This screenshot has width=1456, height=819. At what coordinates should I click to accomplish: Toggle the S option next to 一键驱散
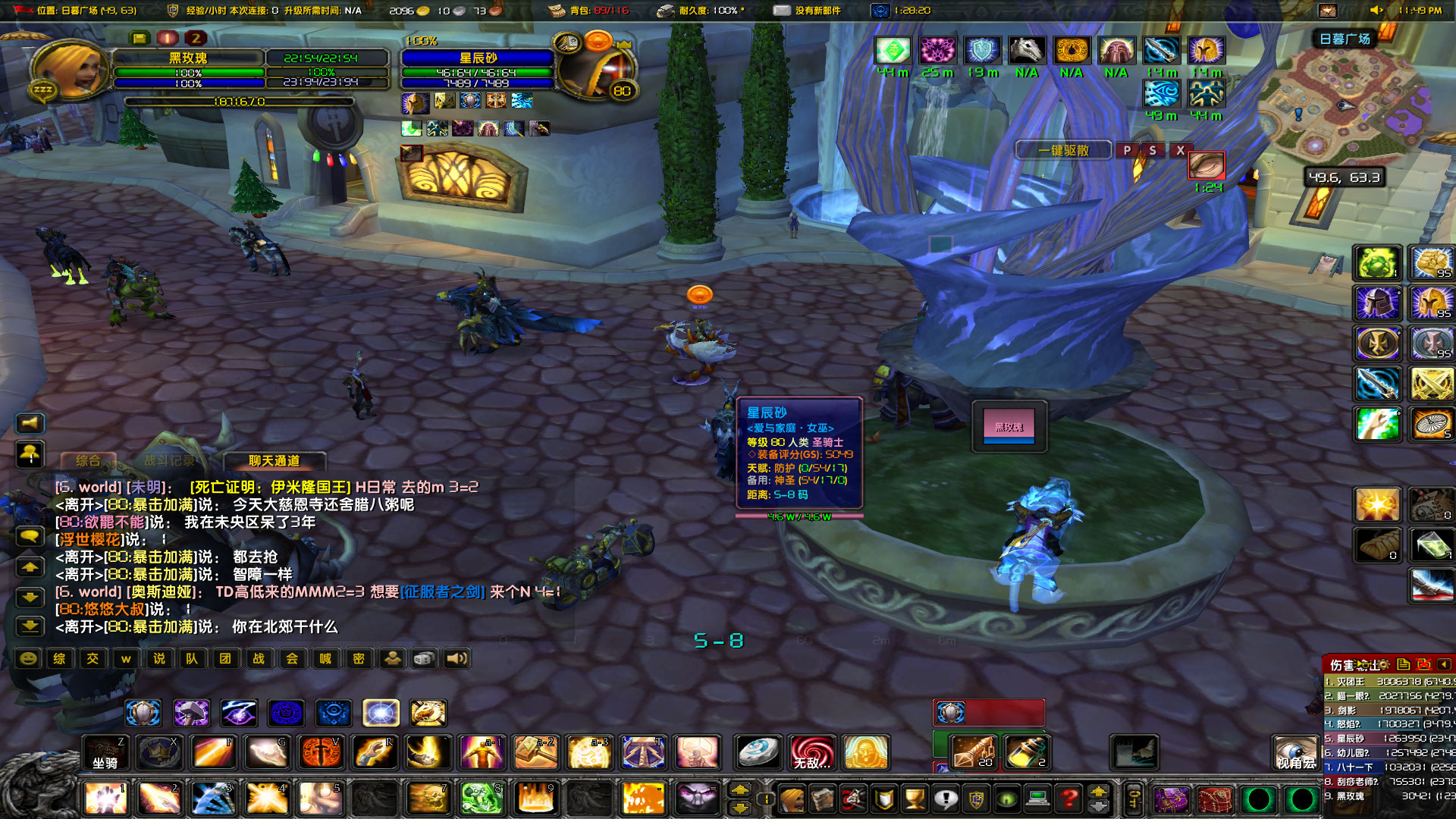point(1153,150)
